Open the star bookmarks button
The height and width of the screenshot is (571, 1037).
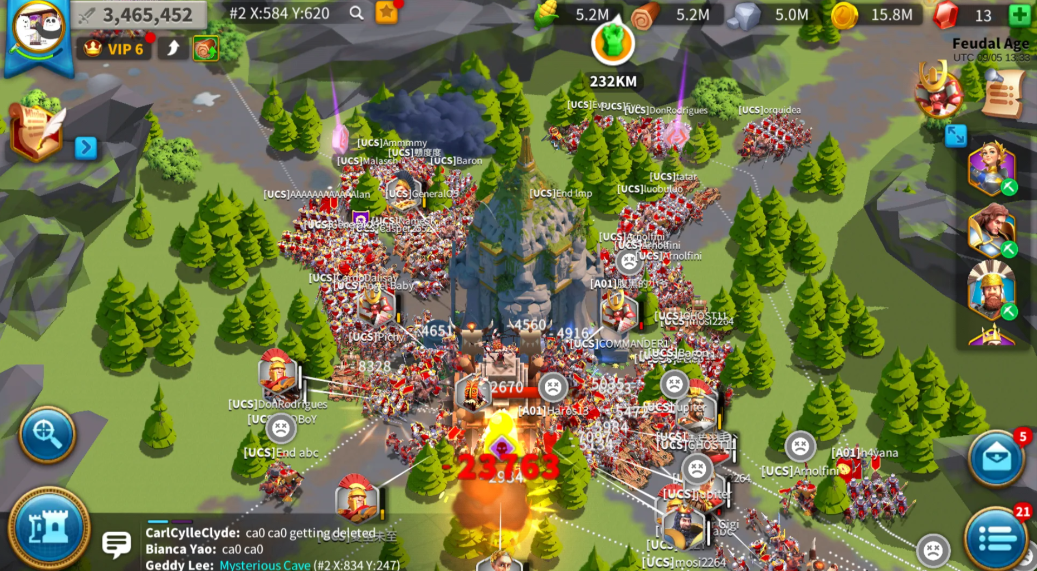pyautogui.click(x=386, y=13)
